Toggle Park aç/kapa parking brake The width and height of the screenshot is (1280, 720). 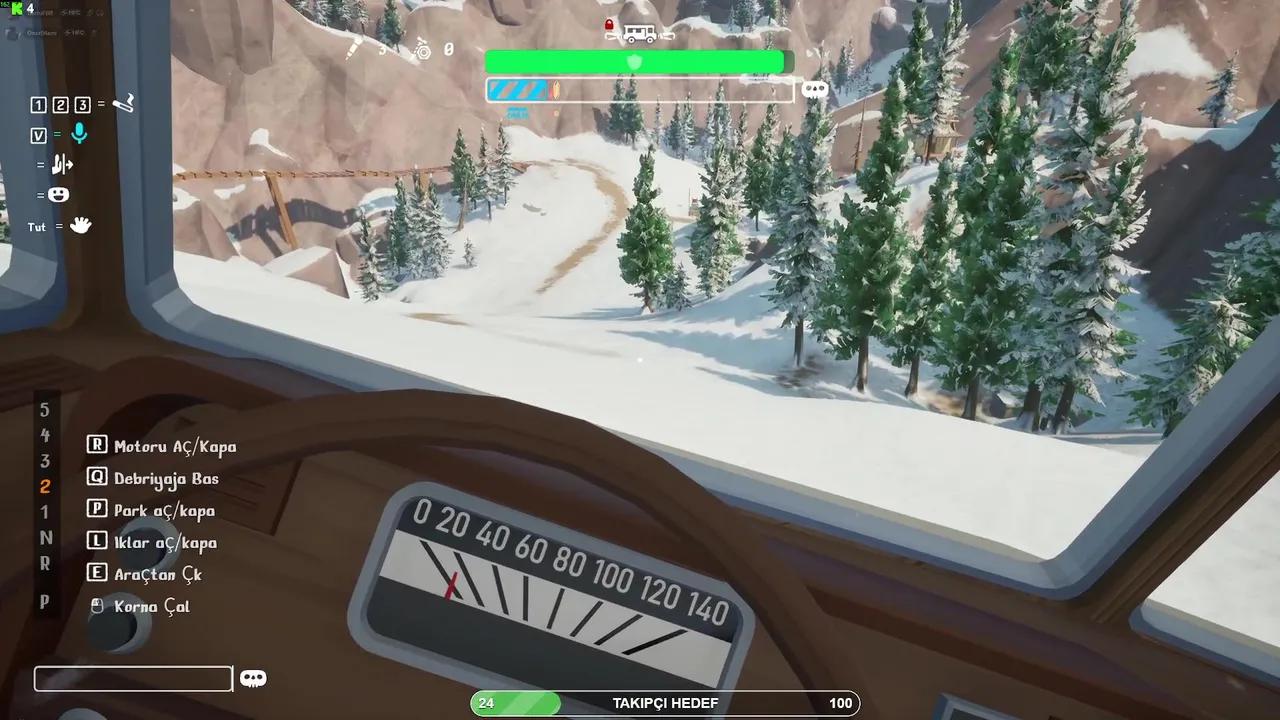tap(153, 510)
